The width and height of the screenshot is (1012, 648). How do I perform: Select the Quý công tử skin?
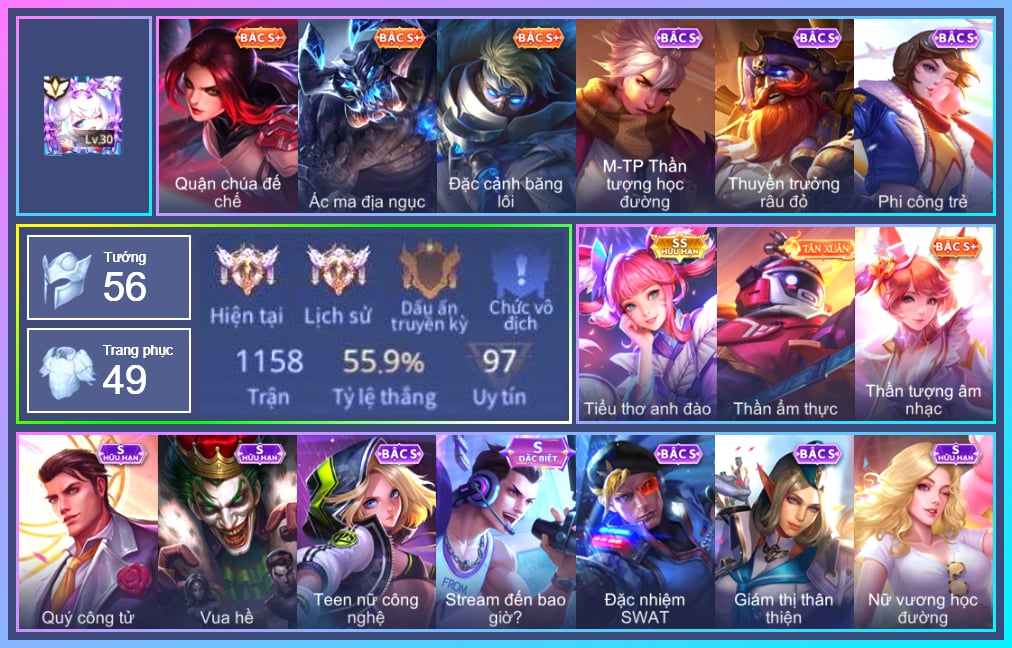(x=88, y=531)
